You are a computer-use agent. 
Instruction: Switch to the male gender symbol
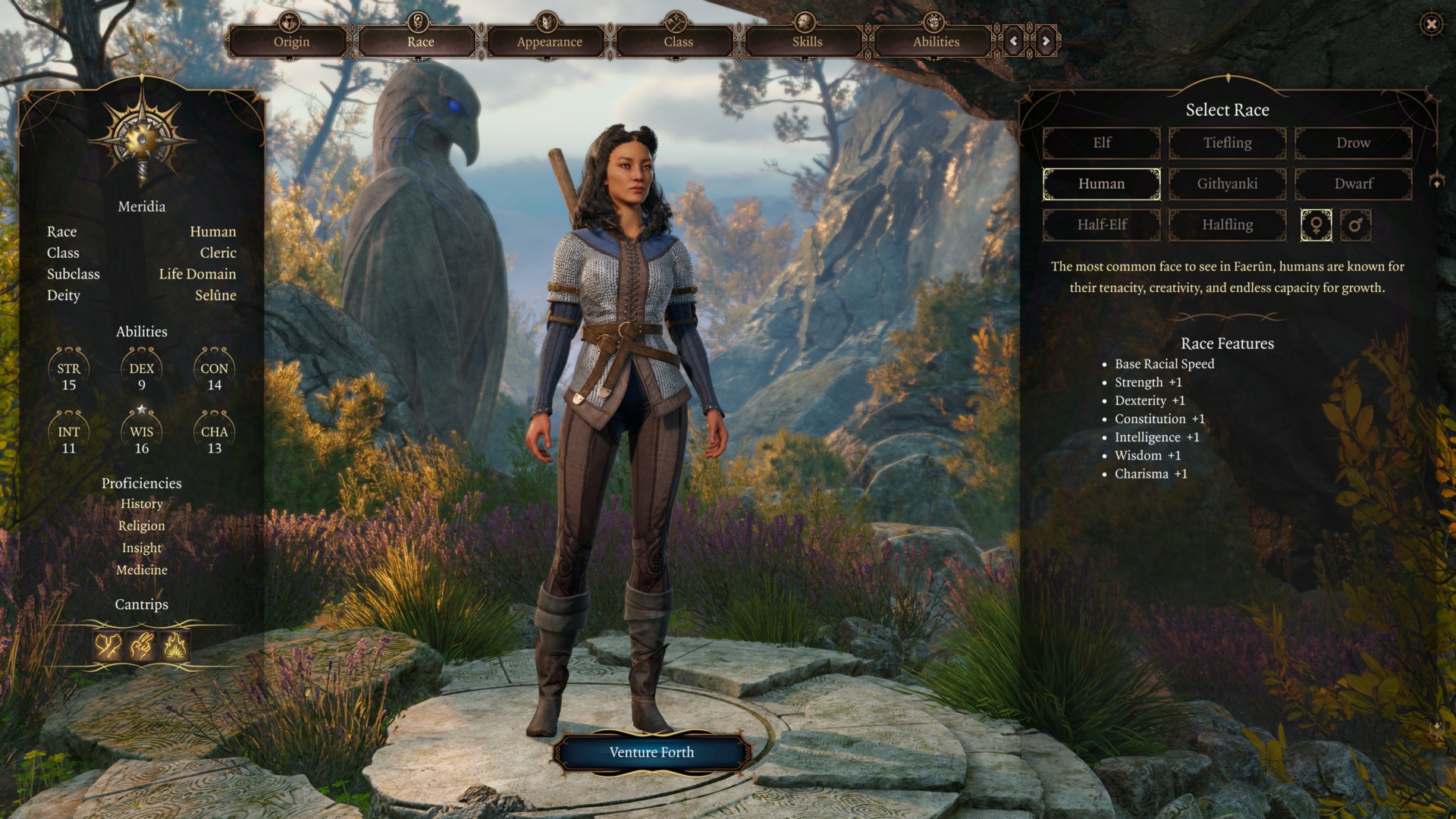click(1355, 225)
